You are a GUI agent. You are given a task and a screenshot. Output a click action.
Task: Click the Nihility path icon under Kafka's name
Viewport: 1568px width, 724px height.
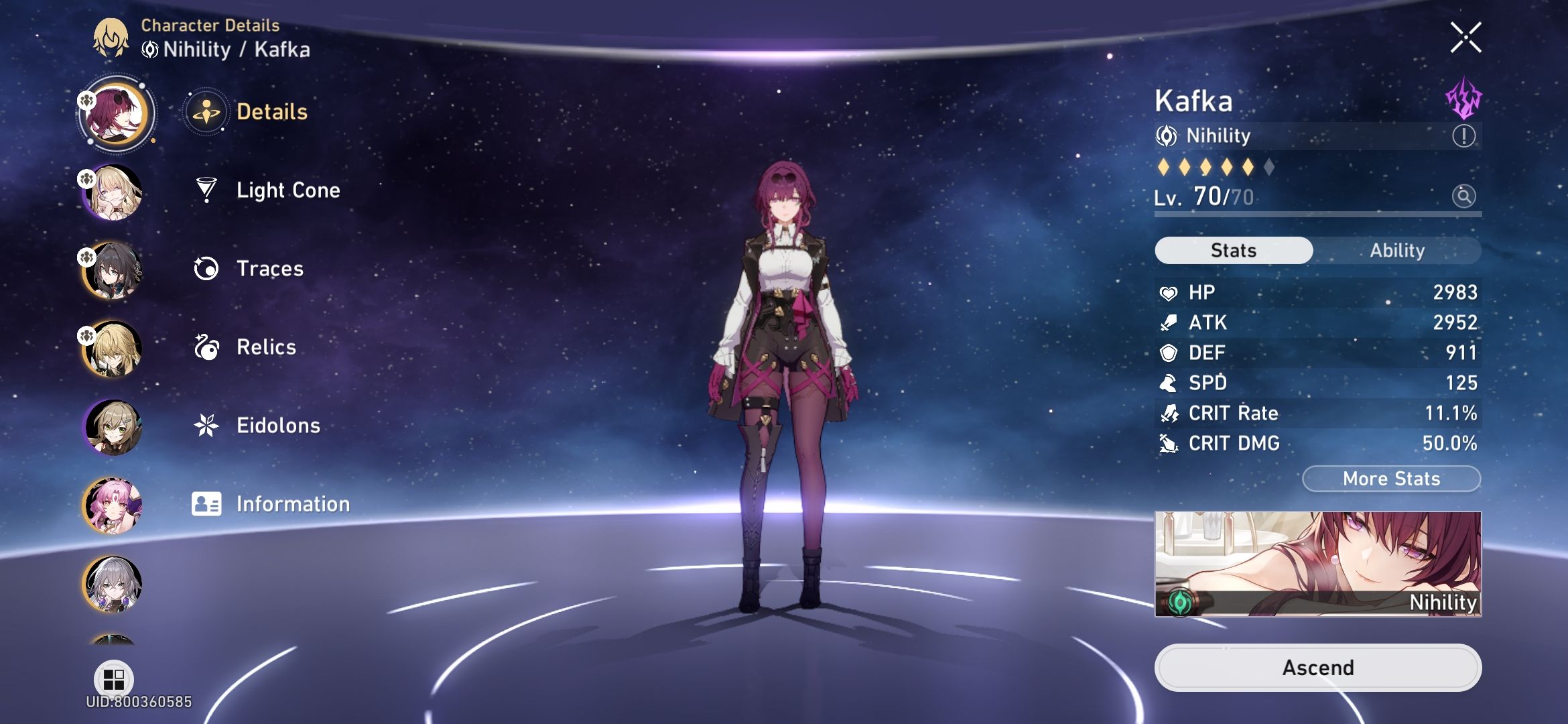click(1169, 135)
